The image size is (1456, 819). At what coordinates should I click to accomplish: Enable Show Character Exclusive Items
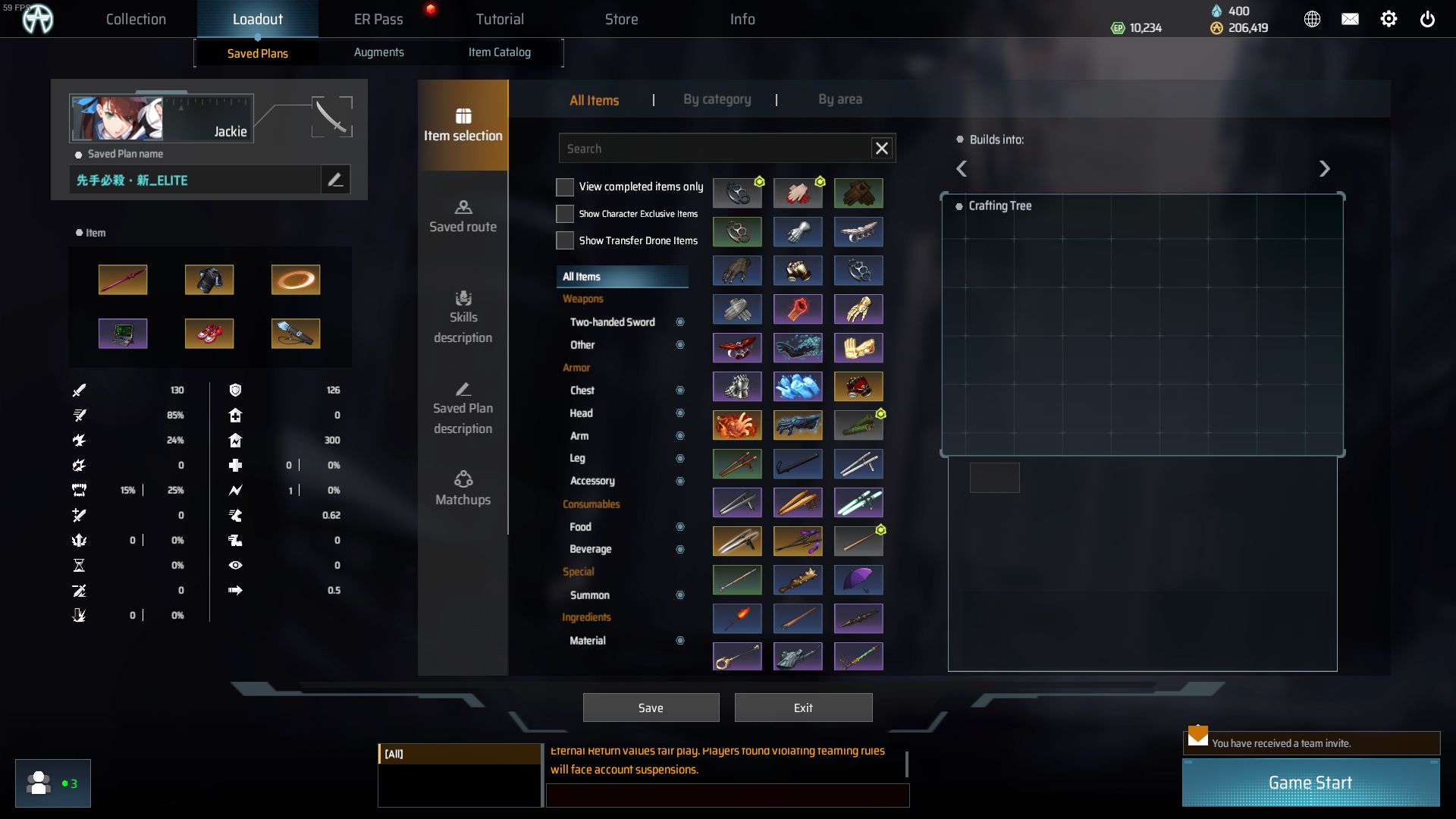point(565,214)
